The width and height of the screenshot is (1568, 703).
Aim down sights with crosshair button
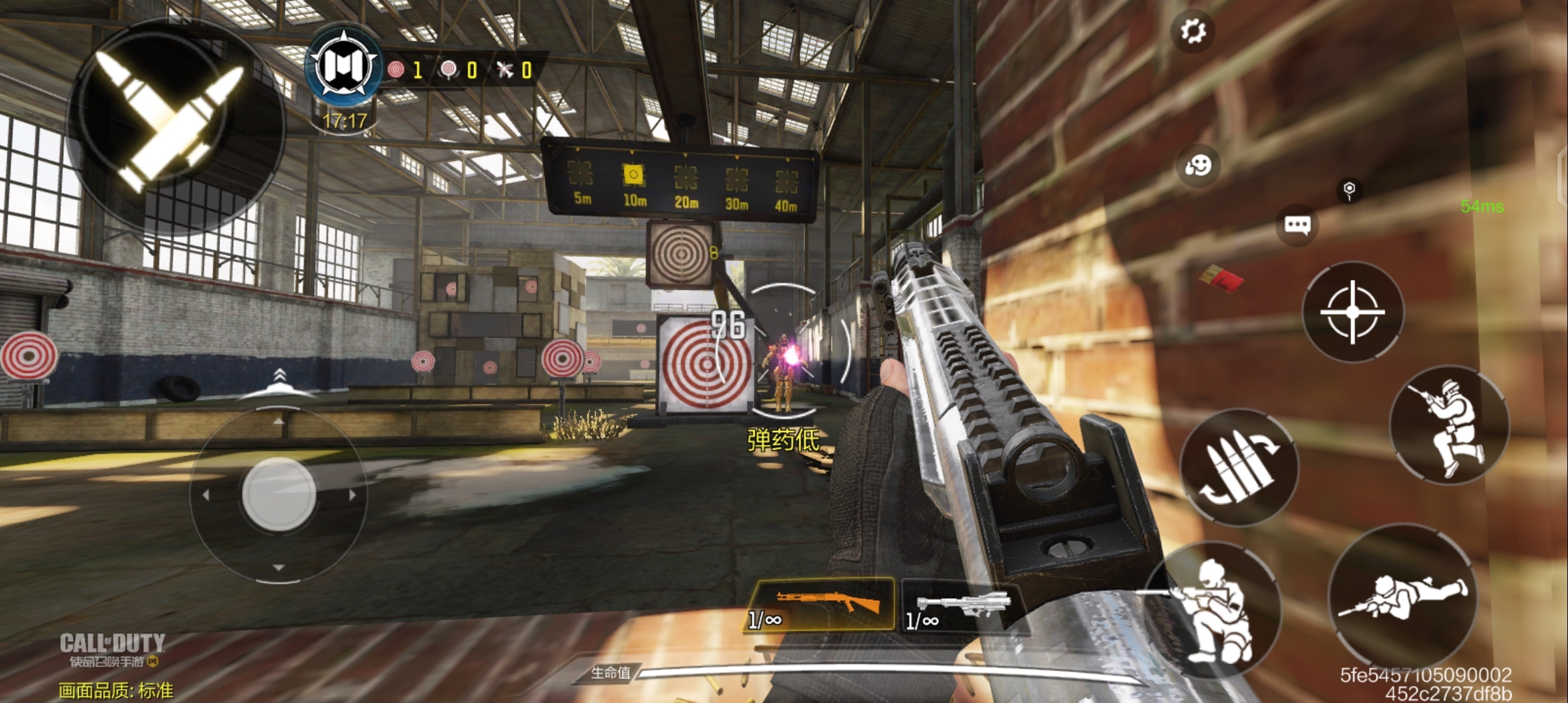coord(1352,312)
